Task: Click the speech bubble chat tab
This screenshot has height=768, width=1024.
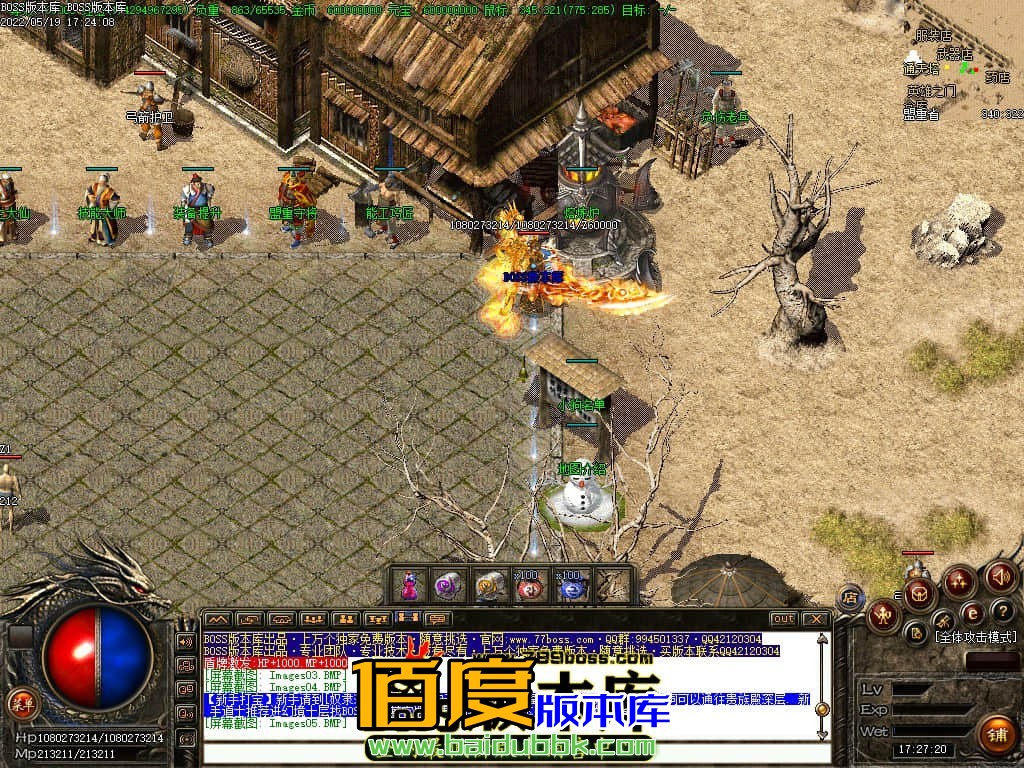Action: tap(437, 619)
